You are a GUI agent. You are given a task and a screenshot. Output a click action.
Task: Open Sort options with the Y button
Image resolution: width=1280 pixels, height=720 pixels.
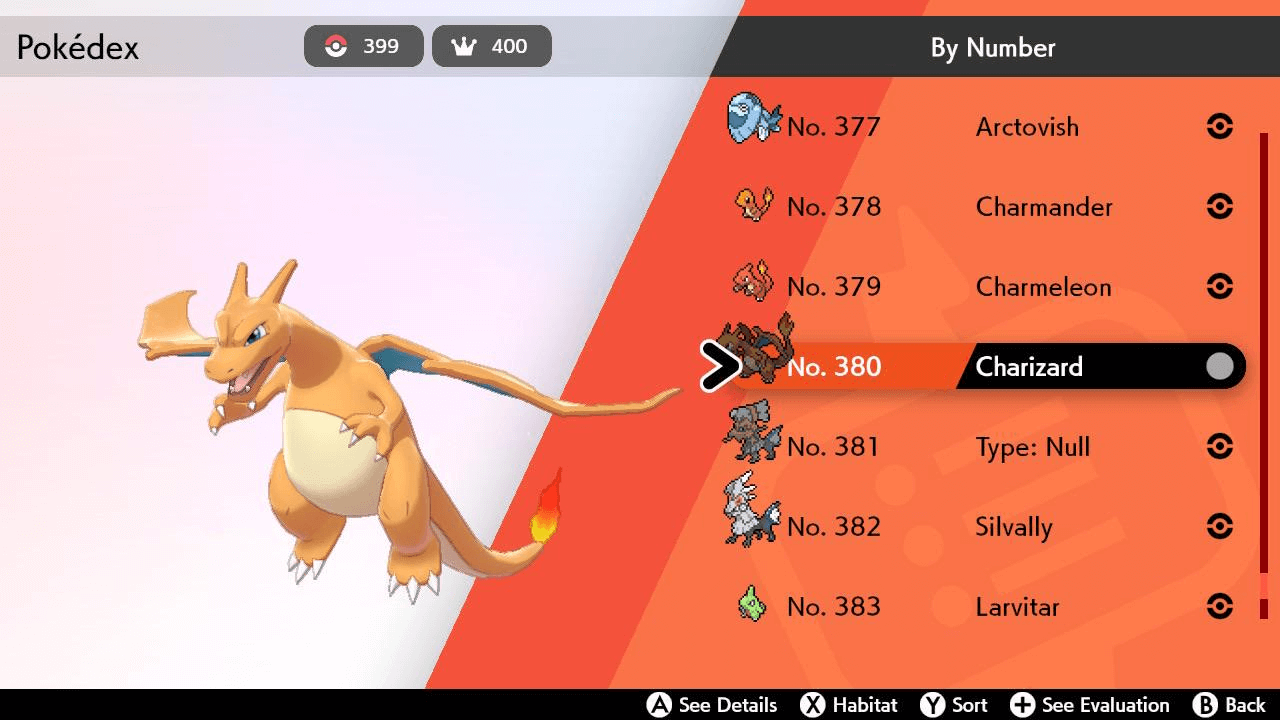[x=954, y=704]
